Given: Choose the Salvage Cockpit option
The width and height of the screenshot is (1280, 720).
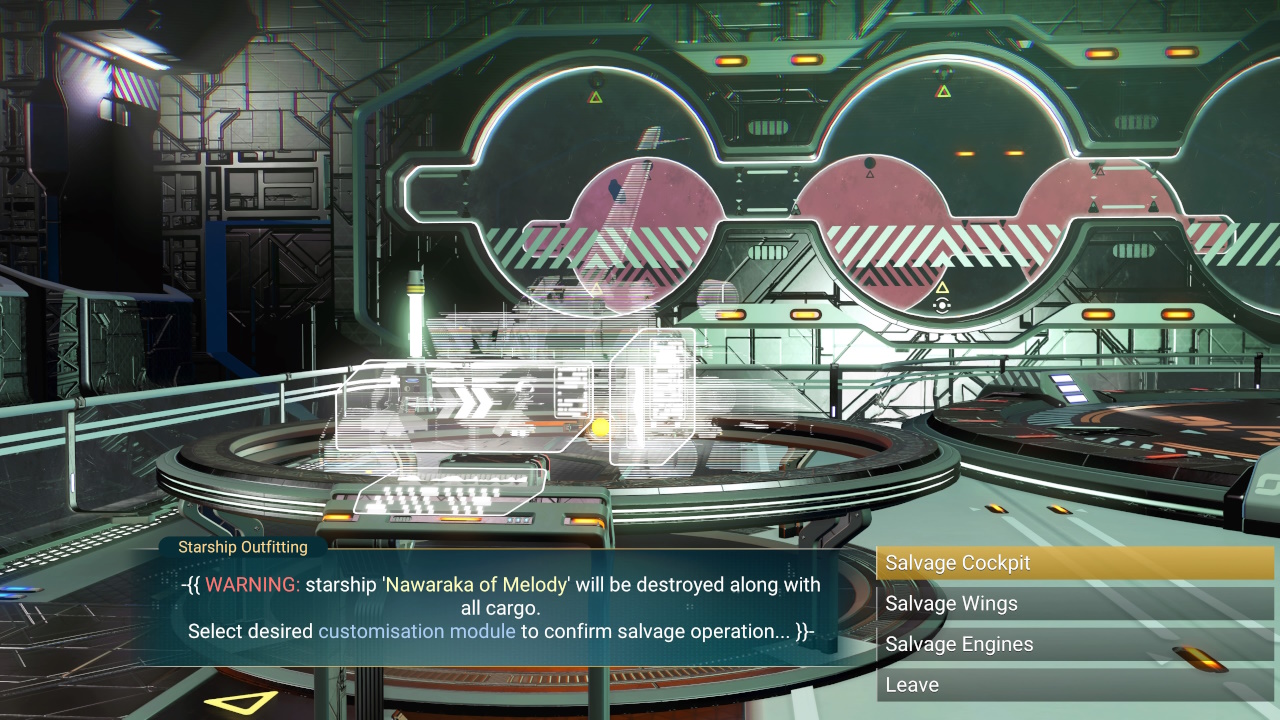Looking at the screenshot, I should tap(1075, 563).
